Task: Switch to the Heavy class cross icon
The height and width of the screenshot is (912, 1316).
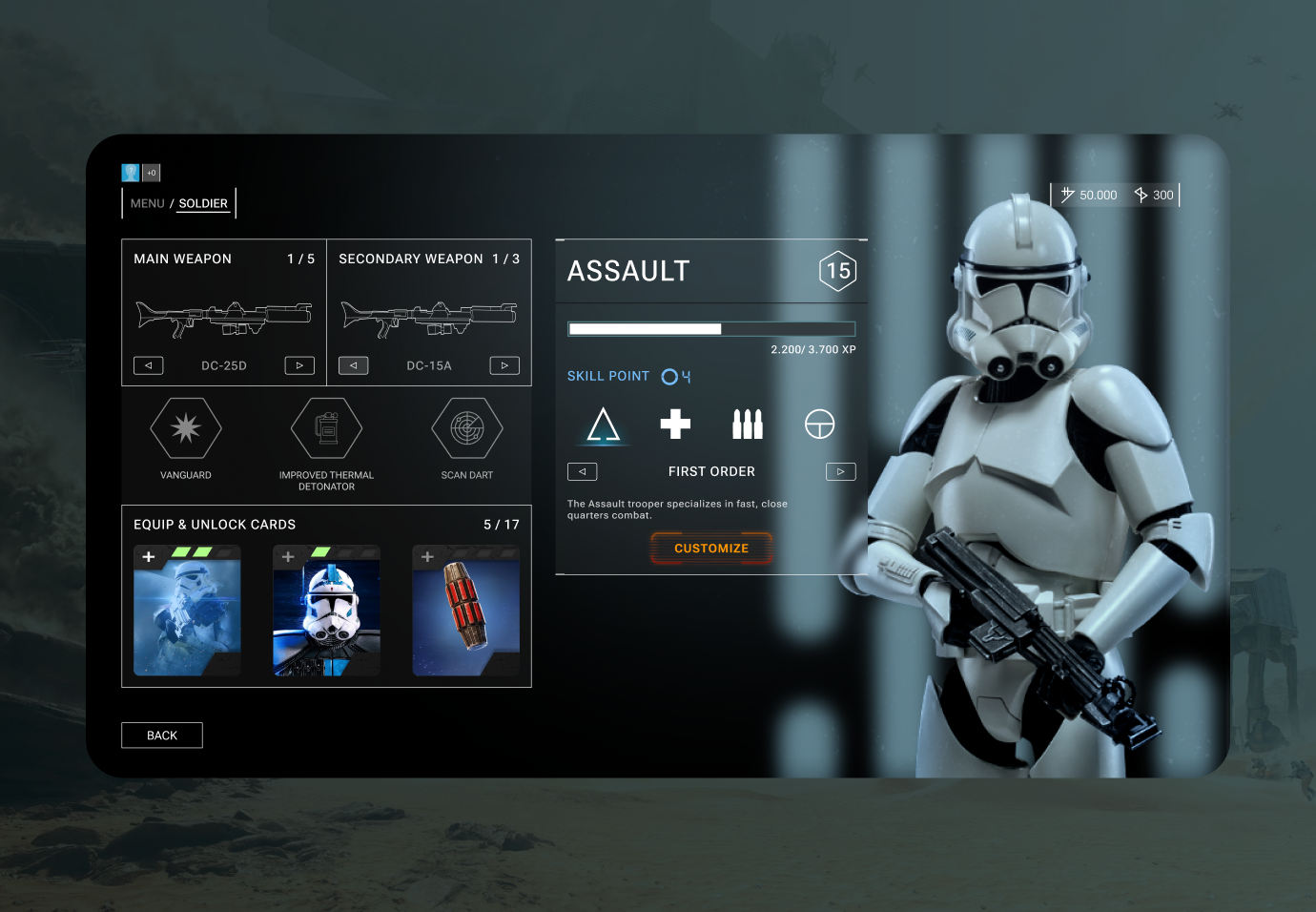Action: pos(675,424)
